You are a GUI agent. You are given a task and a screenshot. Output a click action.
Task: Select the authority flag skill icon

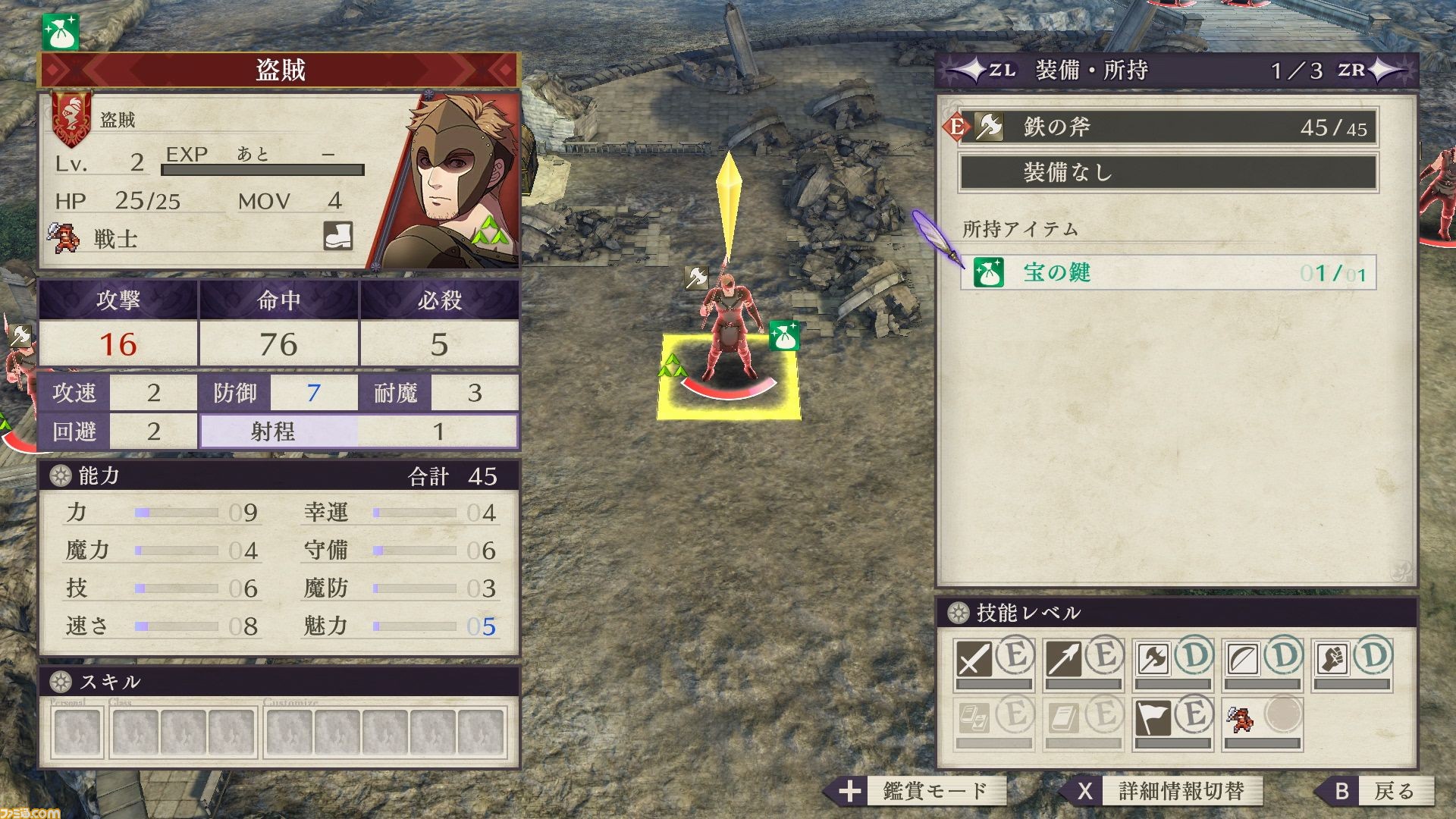coord(1153,717)
